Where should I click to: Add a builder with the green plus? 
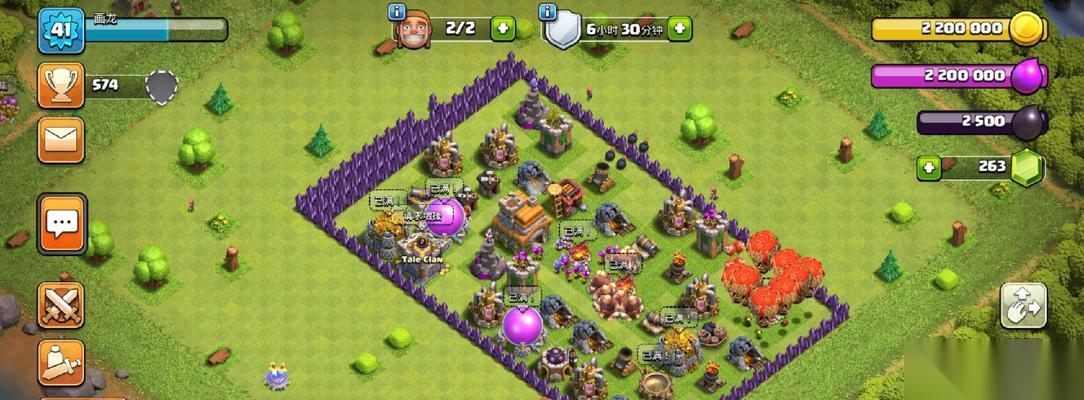(503, 28)
